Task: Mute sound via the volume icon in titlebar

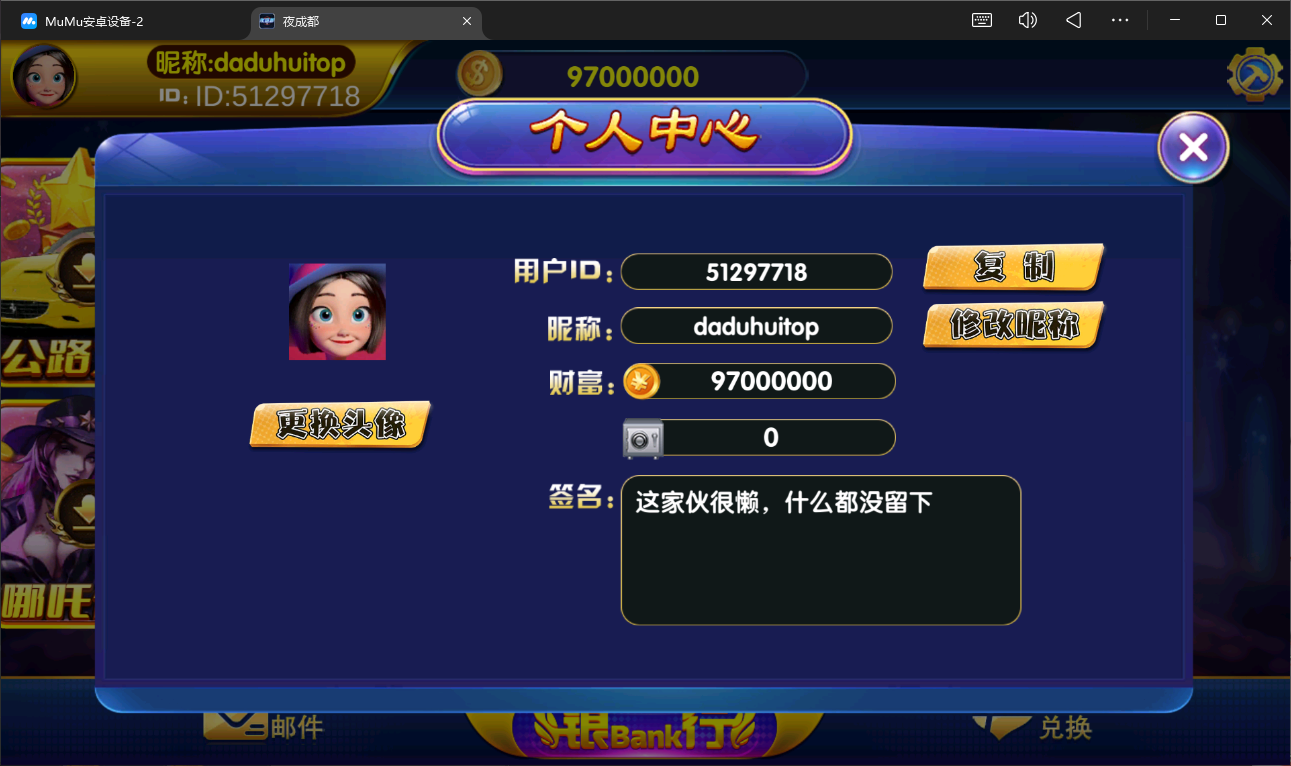Action: click(x=1027, y=19)
